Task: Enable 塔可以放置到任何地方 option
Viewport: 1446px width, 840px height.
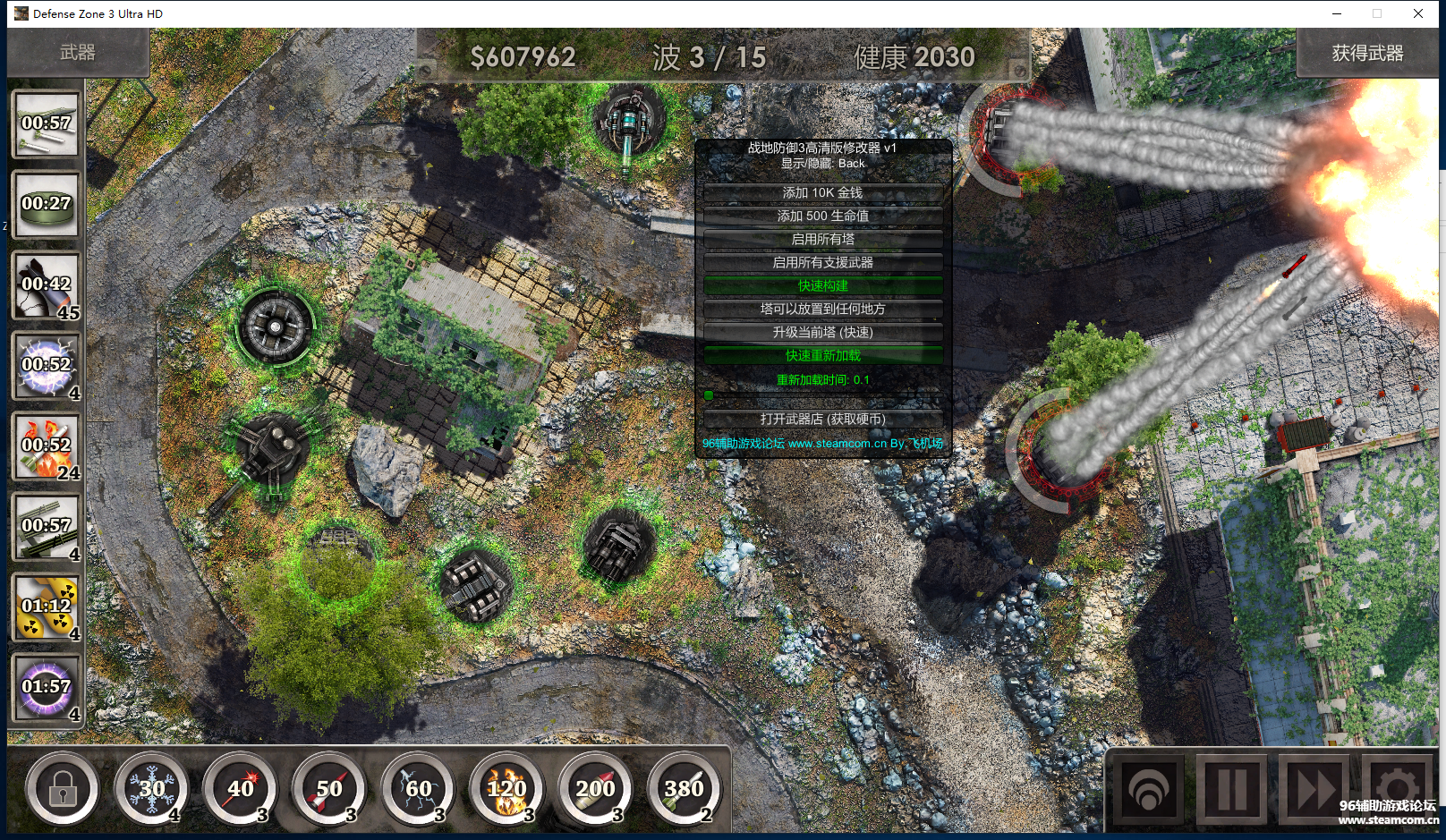Action: pos(822,309)
